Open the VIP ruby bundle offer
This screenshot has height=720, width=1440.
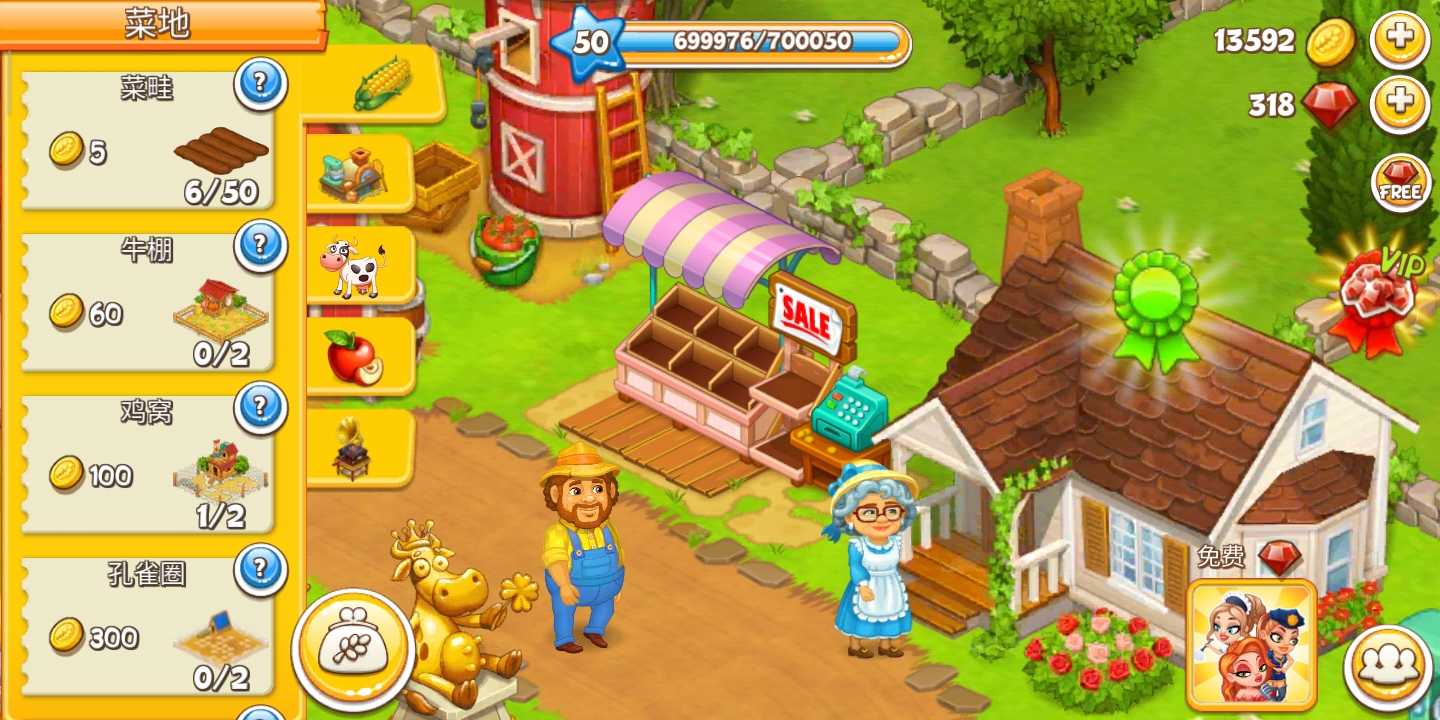coord(1380,295)
